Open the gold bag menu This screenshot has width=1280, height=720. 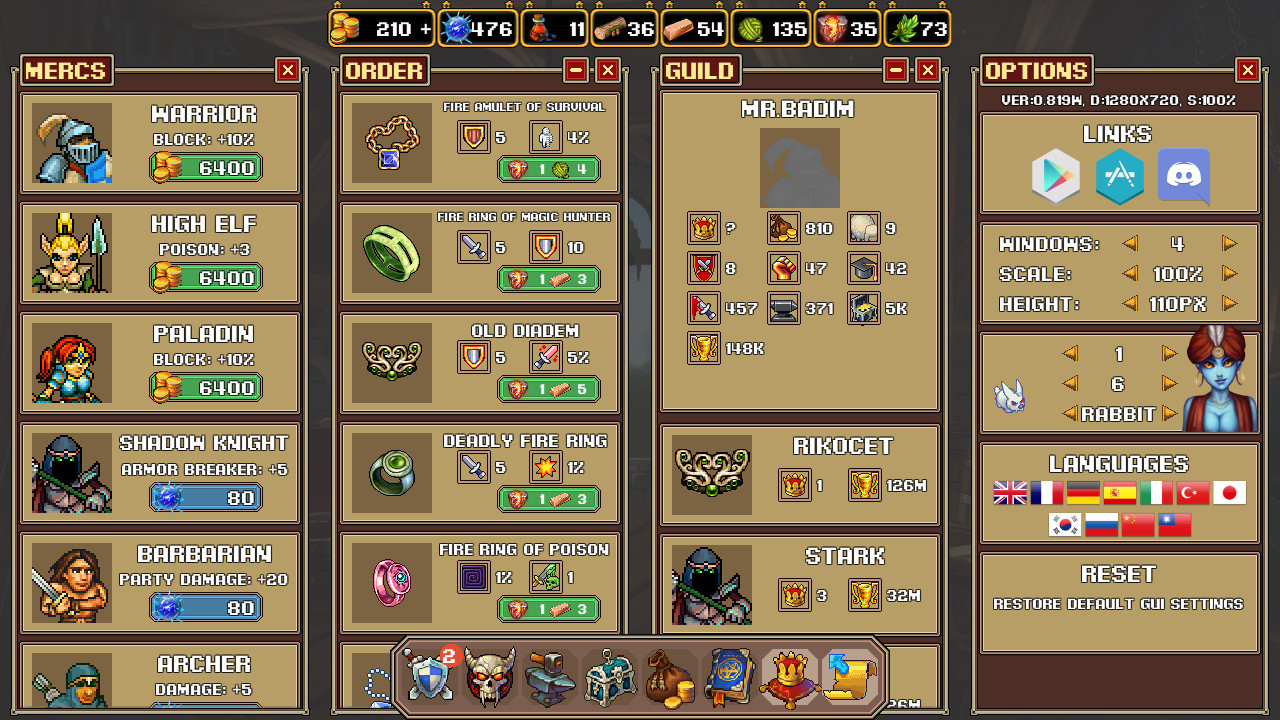(x=669, y=678)
